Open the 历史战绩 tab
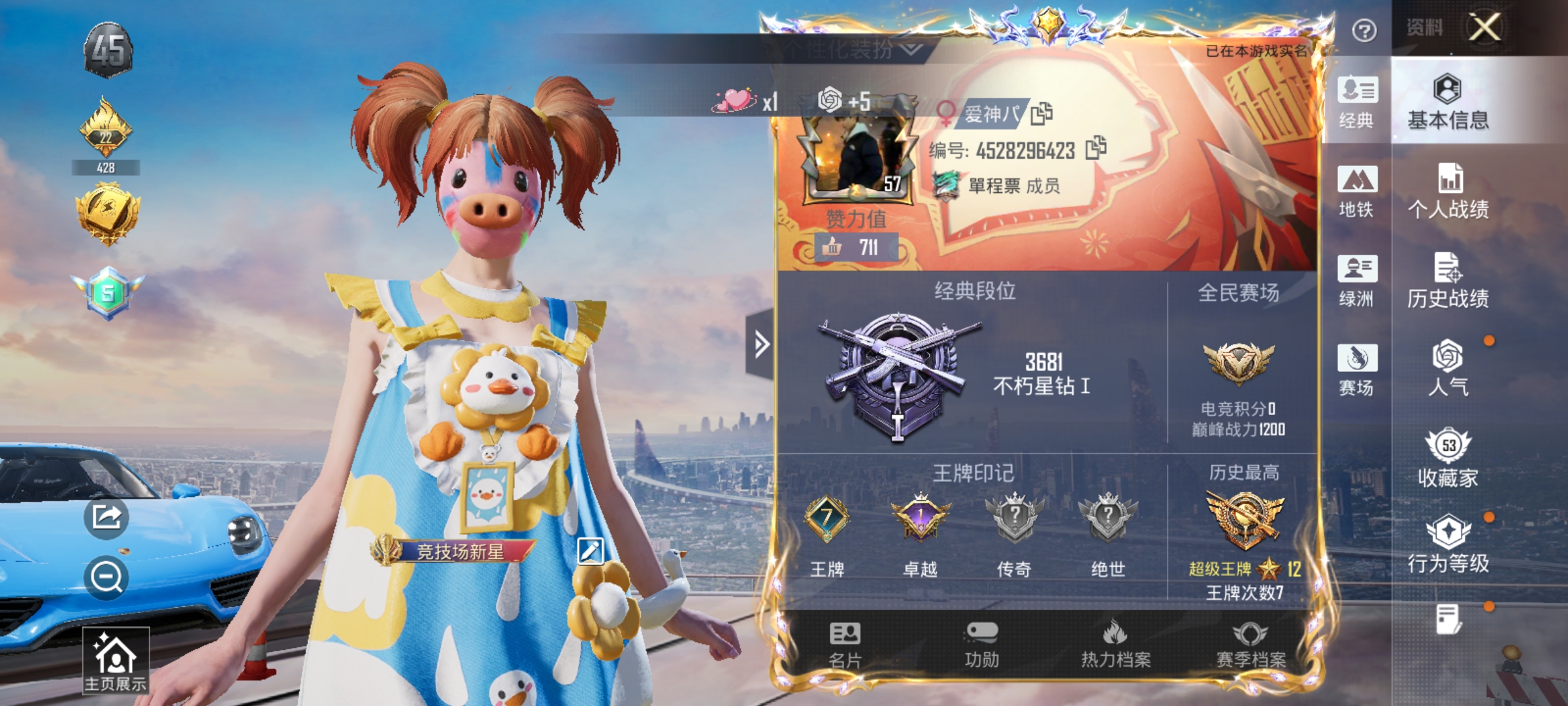Screen dimensions: 1568x706 (1451, 281)
